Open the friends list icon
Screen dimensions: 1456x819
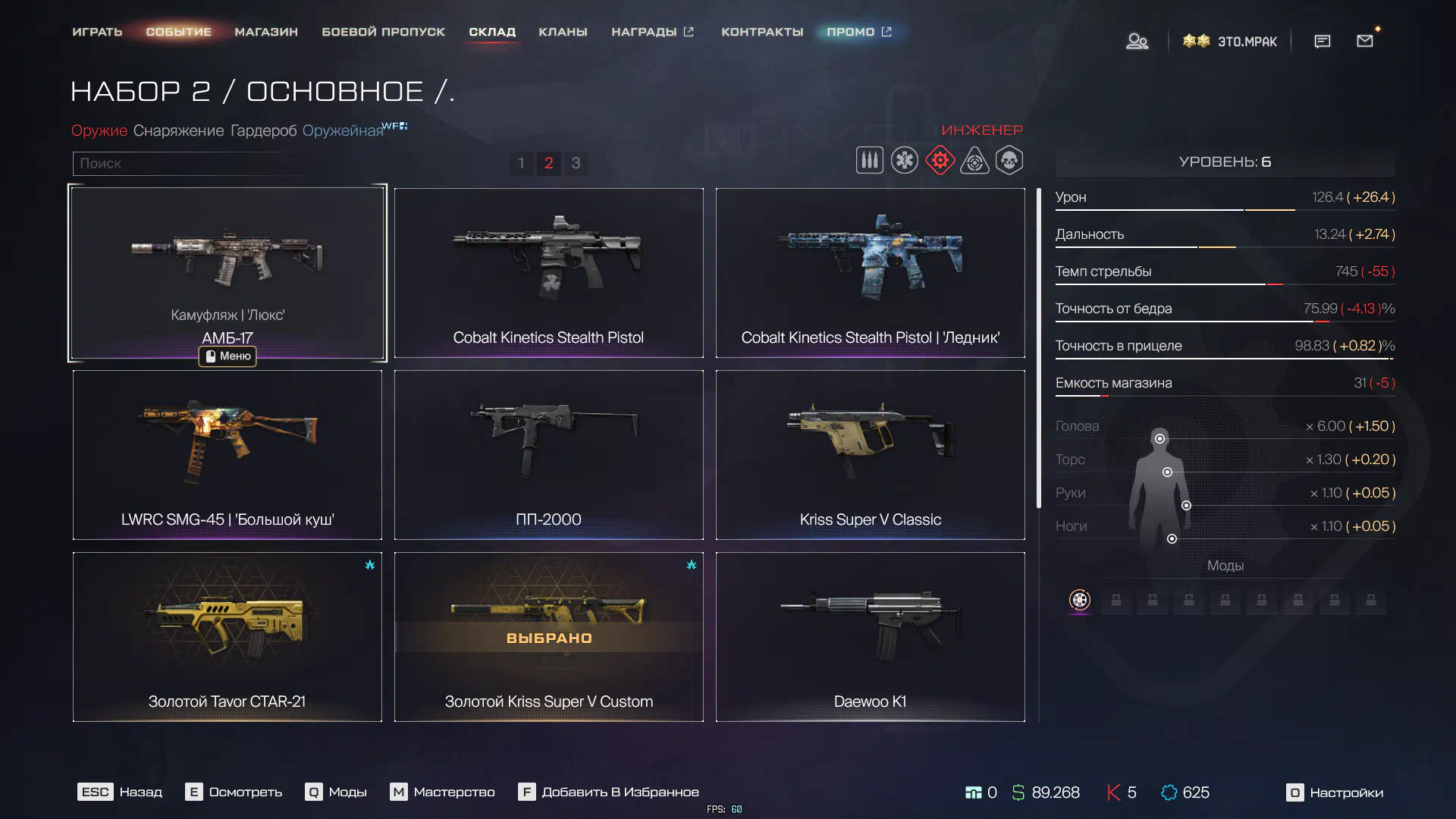pos(1137,41)
